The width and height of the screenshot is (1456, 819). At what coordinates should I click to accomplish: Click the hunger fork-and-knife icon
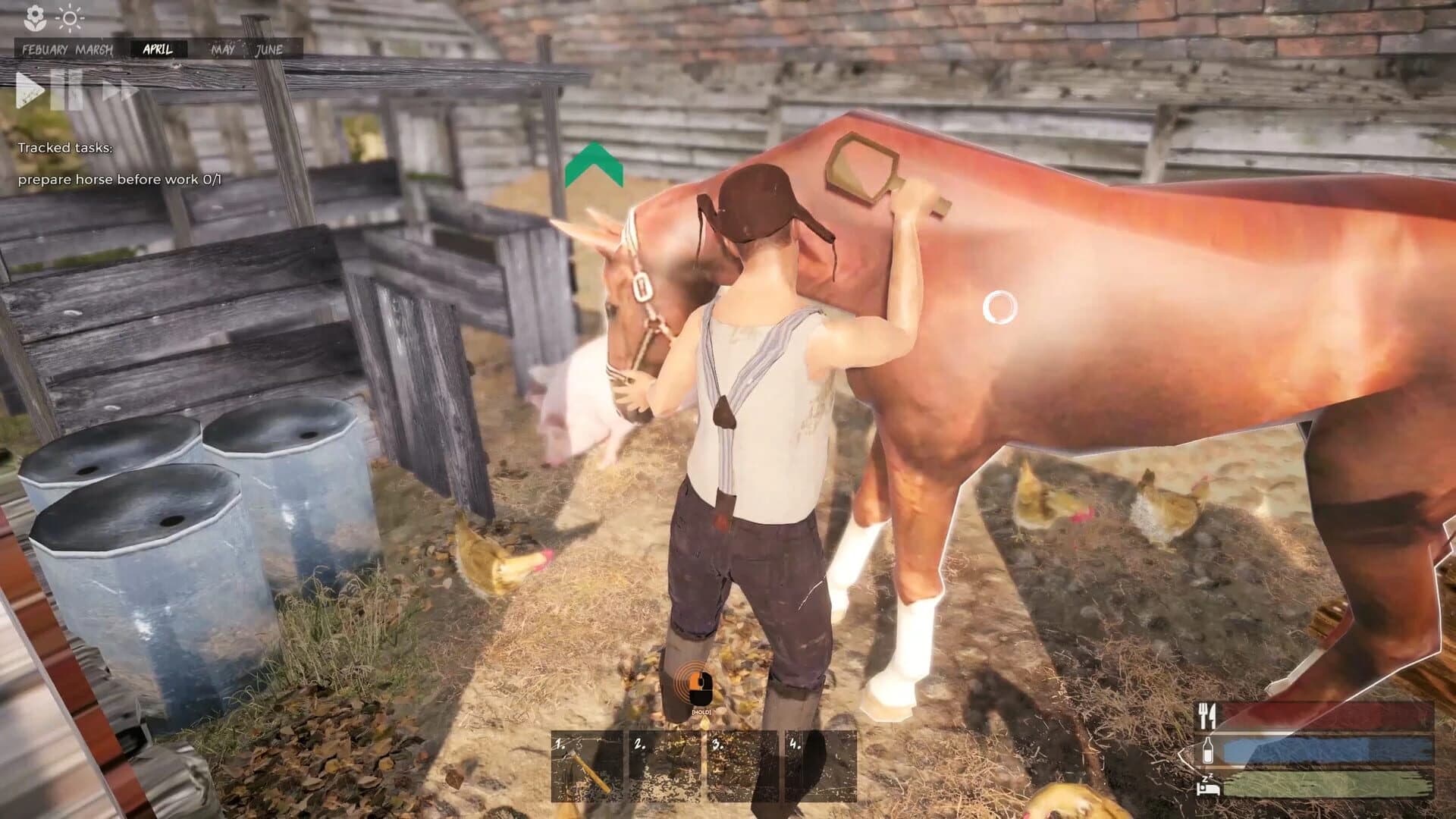1207,716
